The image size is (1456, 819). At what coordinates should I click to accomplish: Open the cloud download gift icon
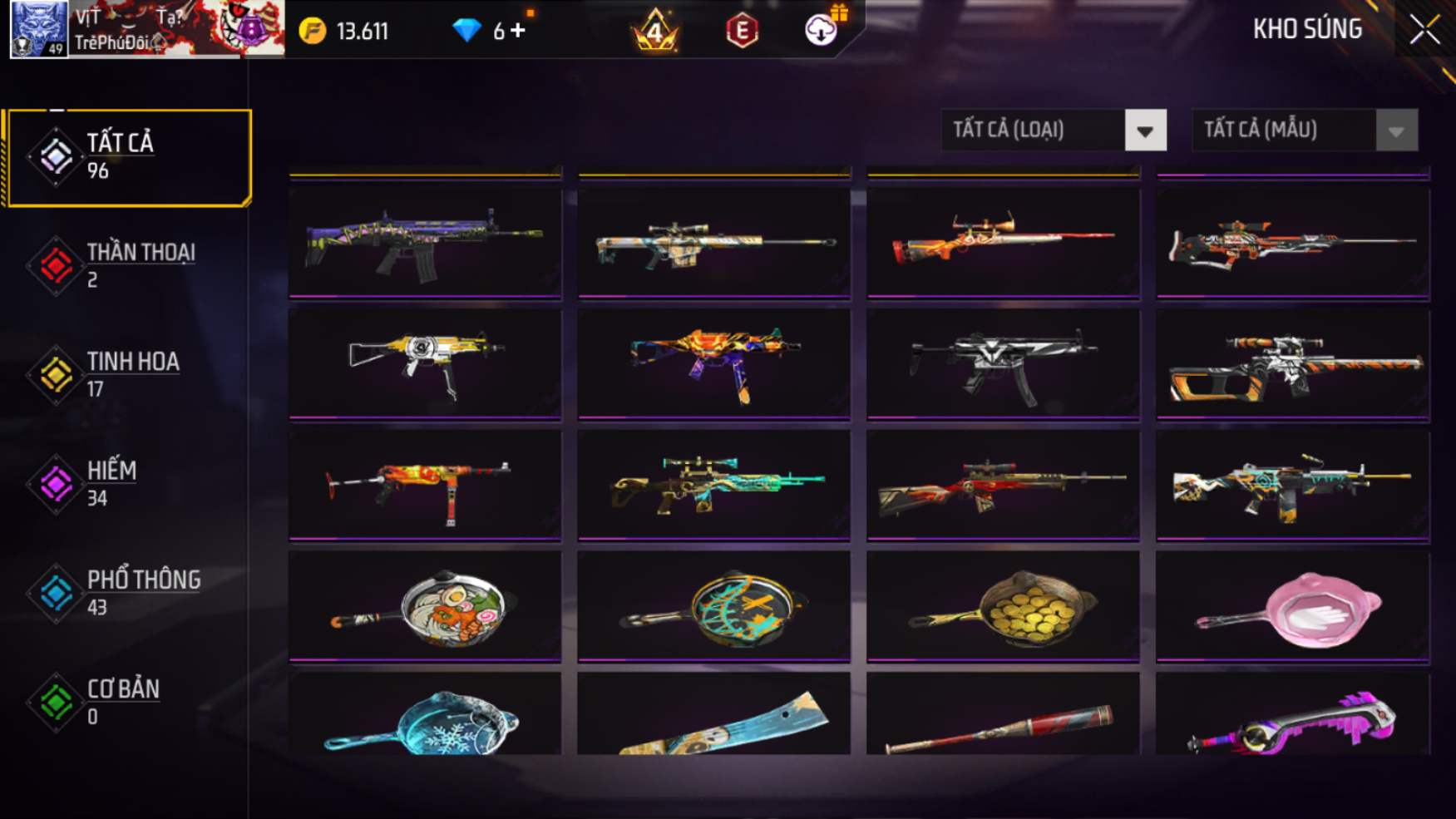click(x=822, y=30)
